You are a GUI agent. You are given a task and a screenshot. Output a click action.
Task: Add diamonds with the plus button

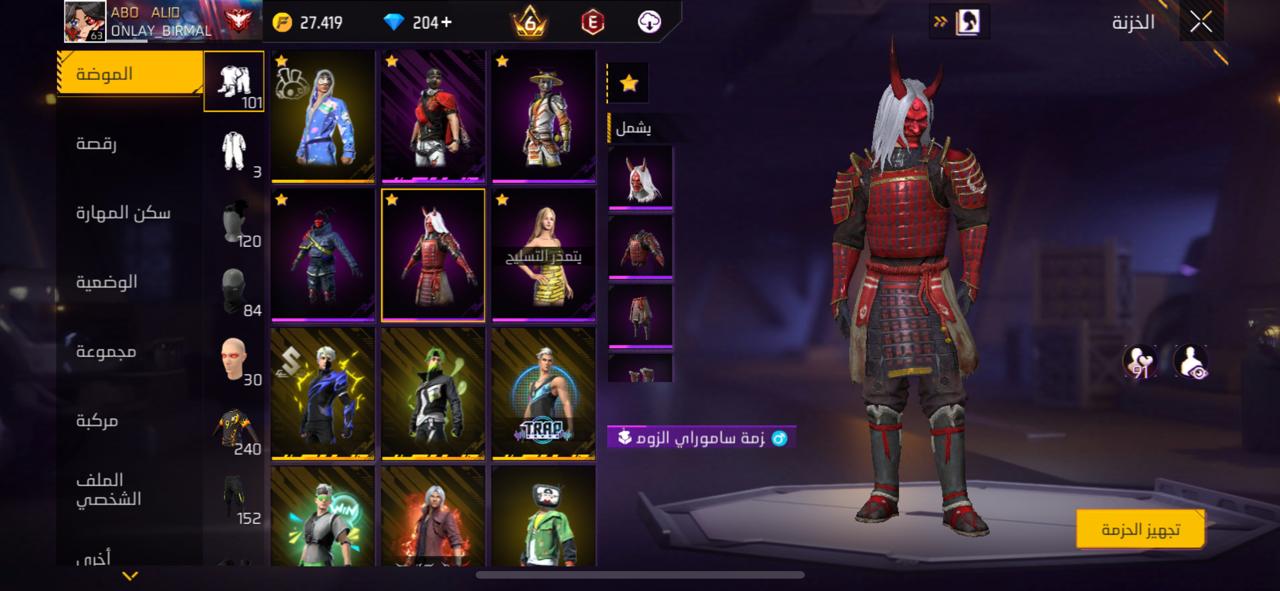(446, 22)
